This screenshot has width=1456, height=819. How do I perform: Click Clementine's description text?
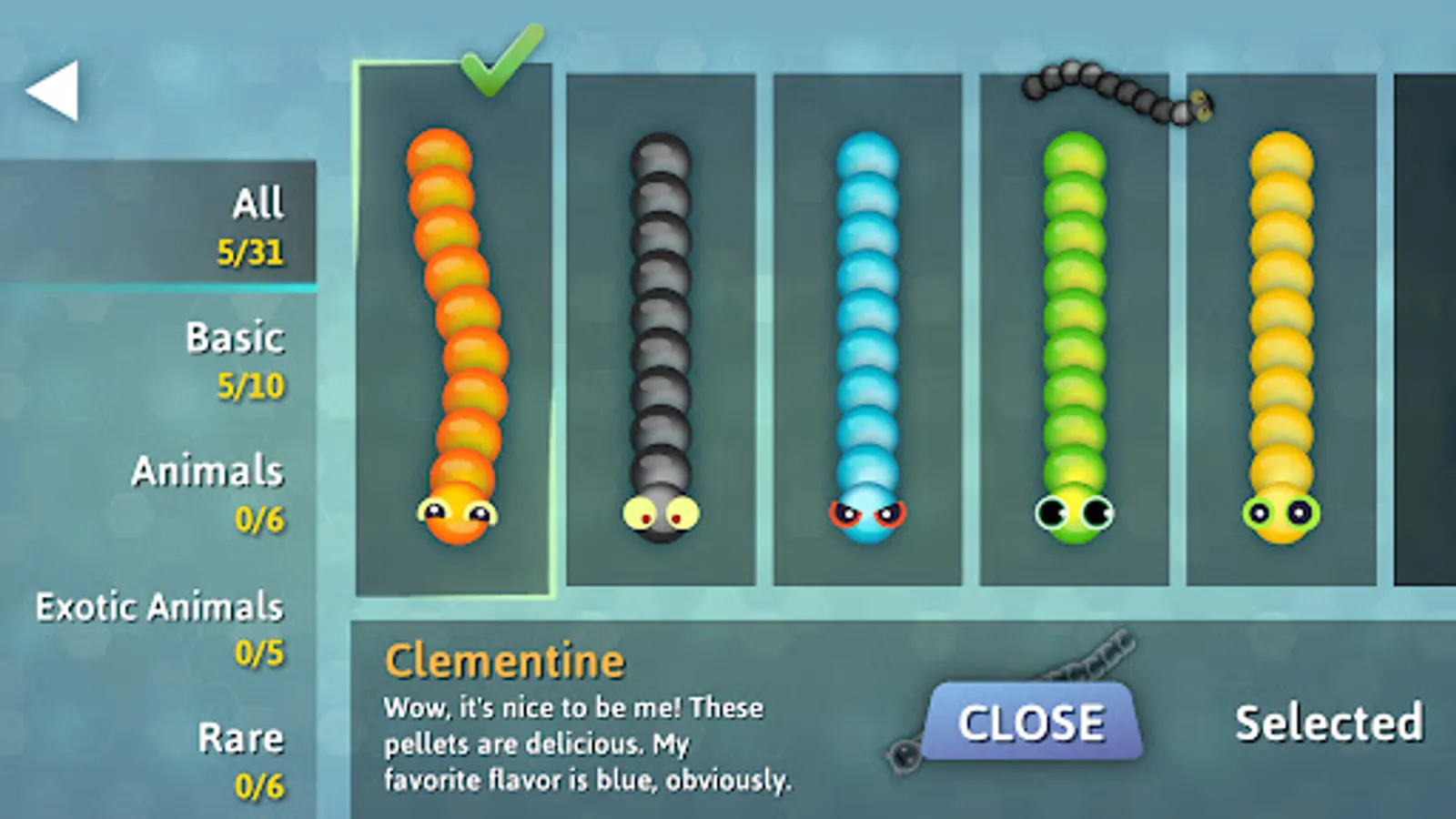(x=573, y=742)
